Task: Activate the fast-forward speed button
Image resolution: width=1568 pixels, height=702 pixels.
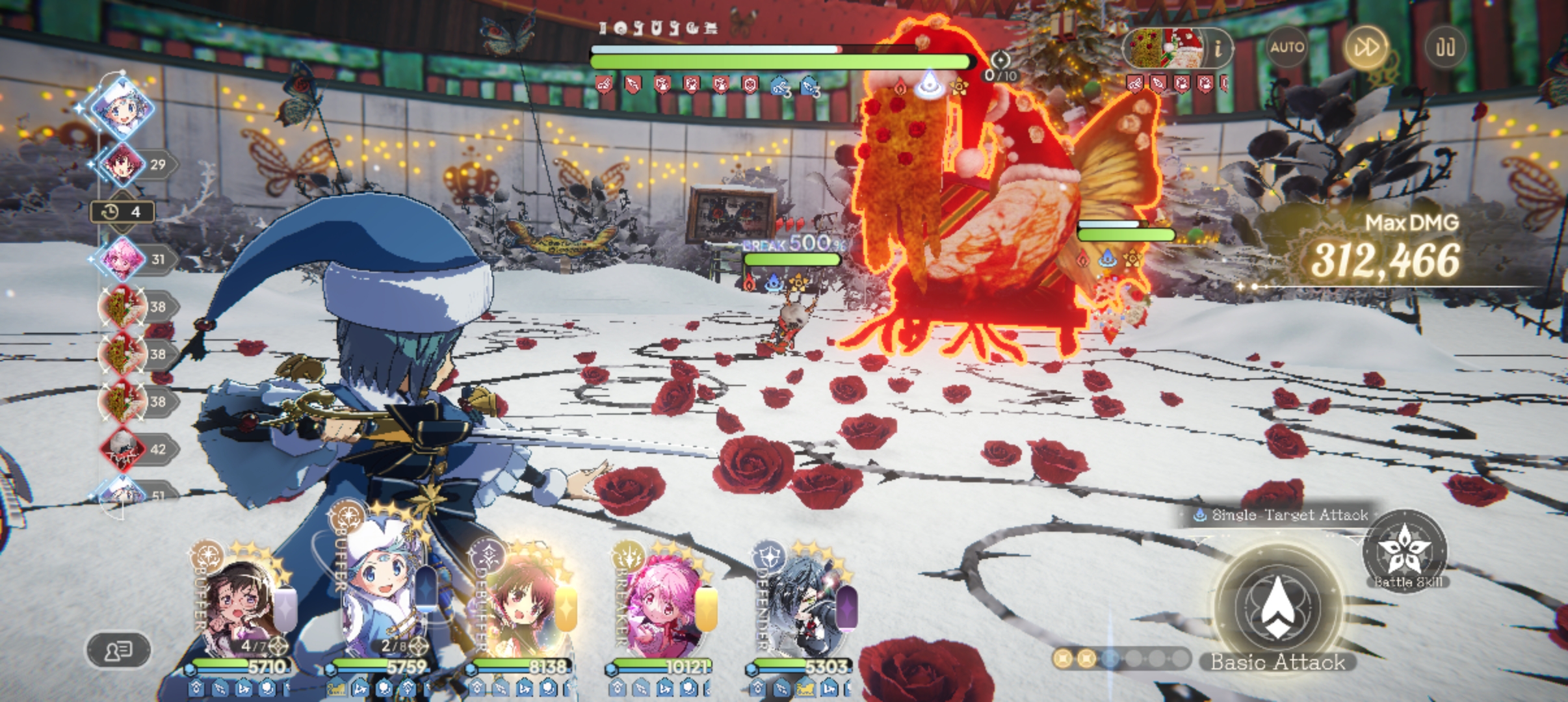Action: (x=1366, y=47)
